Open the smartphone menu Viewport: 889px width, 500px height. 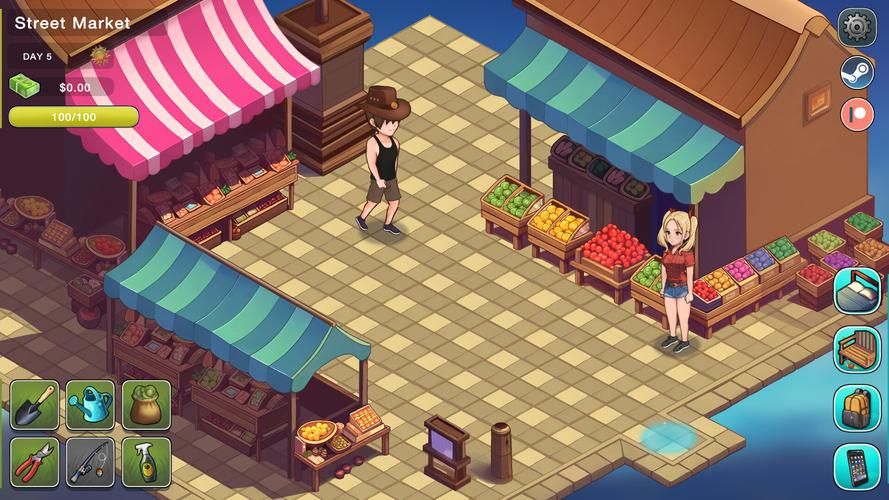[x=857, y=466]
